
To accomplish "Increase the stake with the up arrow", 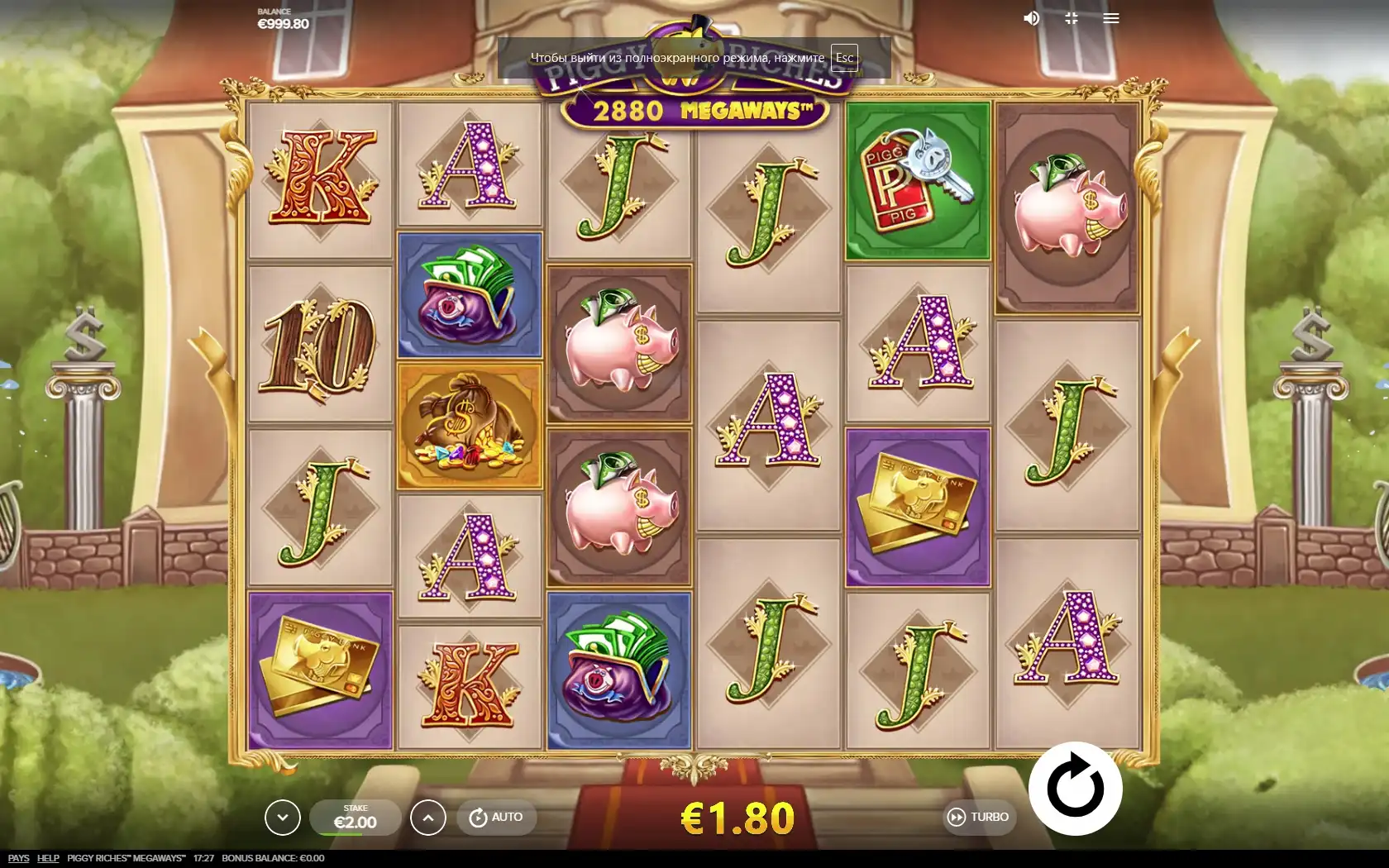I will (428, 818).
